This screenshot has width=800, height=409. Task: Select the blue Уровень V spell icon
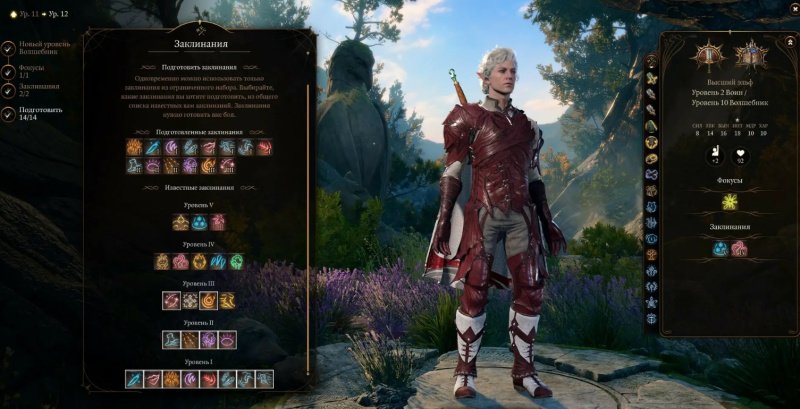click(199, 223)
